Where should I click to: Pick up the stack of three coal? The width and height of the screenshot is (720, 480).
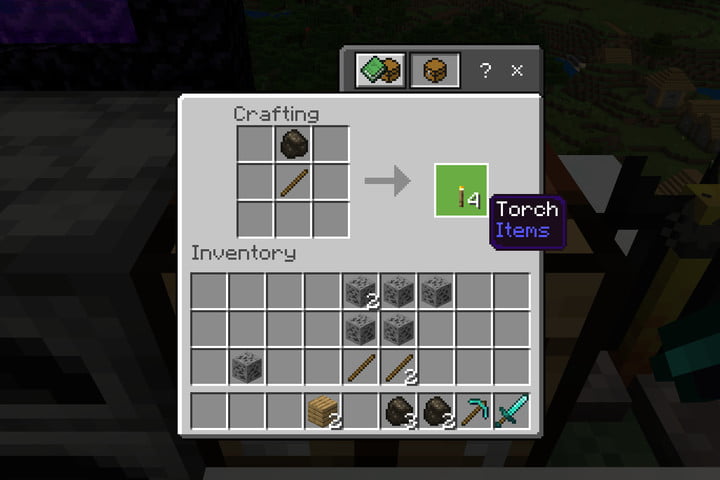(399, 412)
